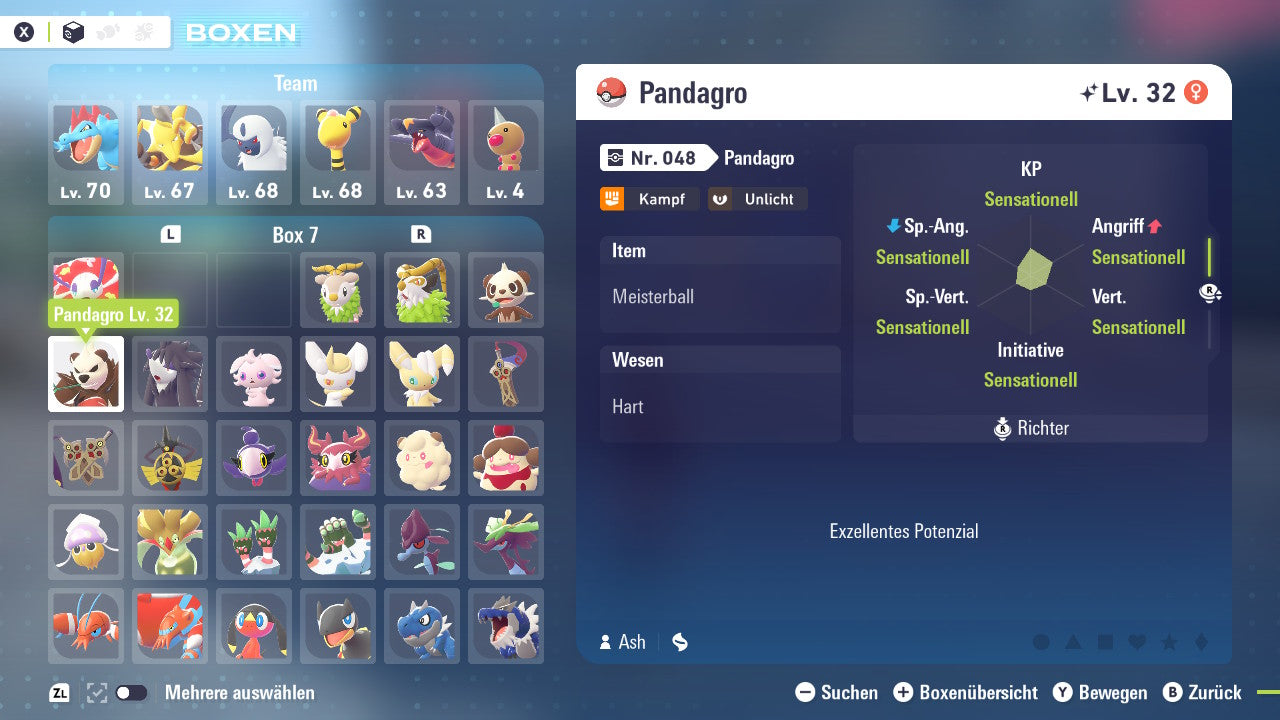1280x720 pixels.
Task: Switch to the faded Pokémon tab in top bar
Action: point(108,31)
